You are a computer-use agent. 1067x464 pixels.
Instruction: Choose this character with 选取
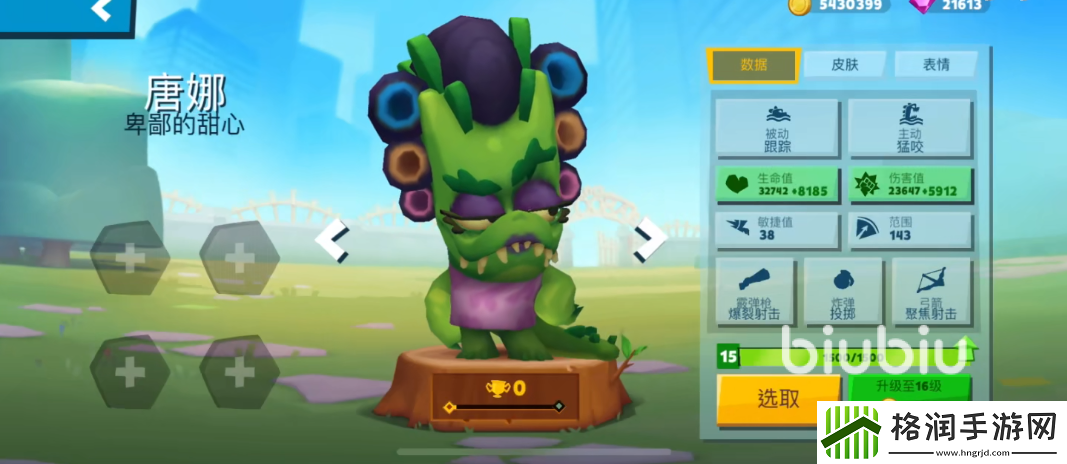click(x=778, y=398)
